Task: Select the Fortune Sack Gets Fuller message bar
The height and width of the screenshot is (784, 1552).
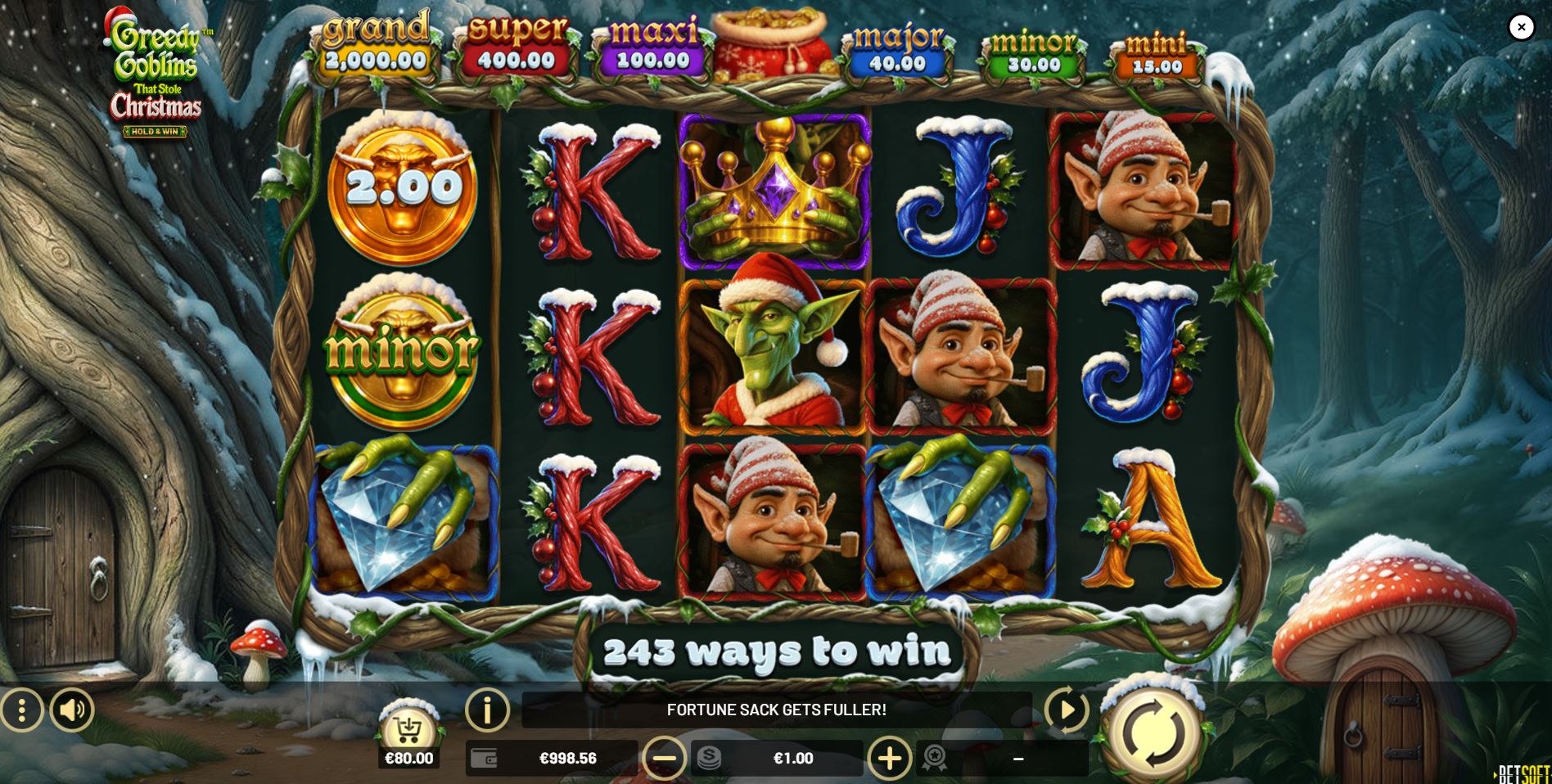Action: click(776, 709)
